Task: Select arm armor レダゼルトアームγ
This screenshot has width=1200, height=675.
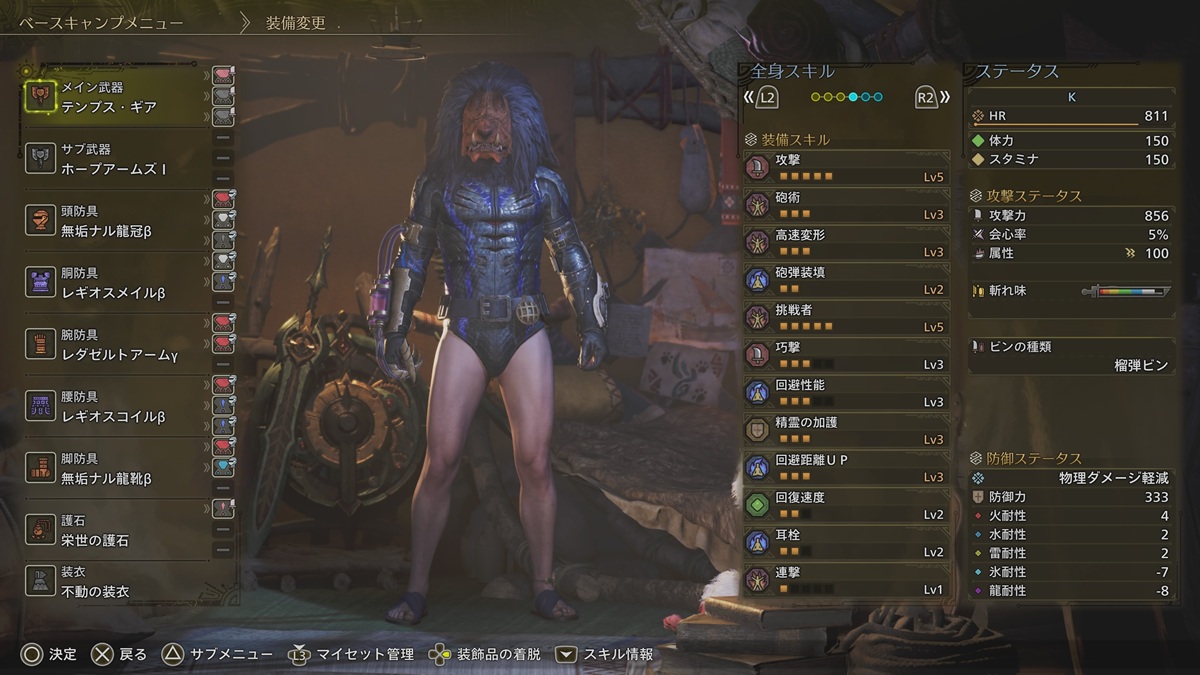Action: tap(115, 346)
